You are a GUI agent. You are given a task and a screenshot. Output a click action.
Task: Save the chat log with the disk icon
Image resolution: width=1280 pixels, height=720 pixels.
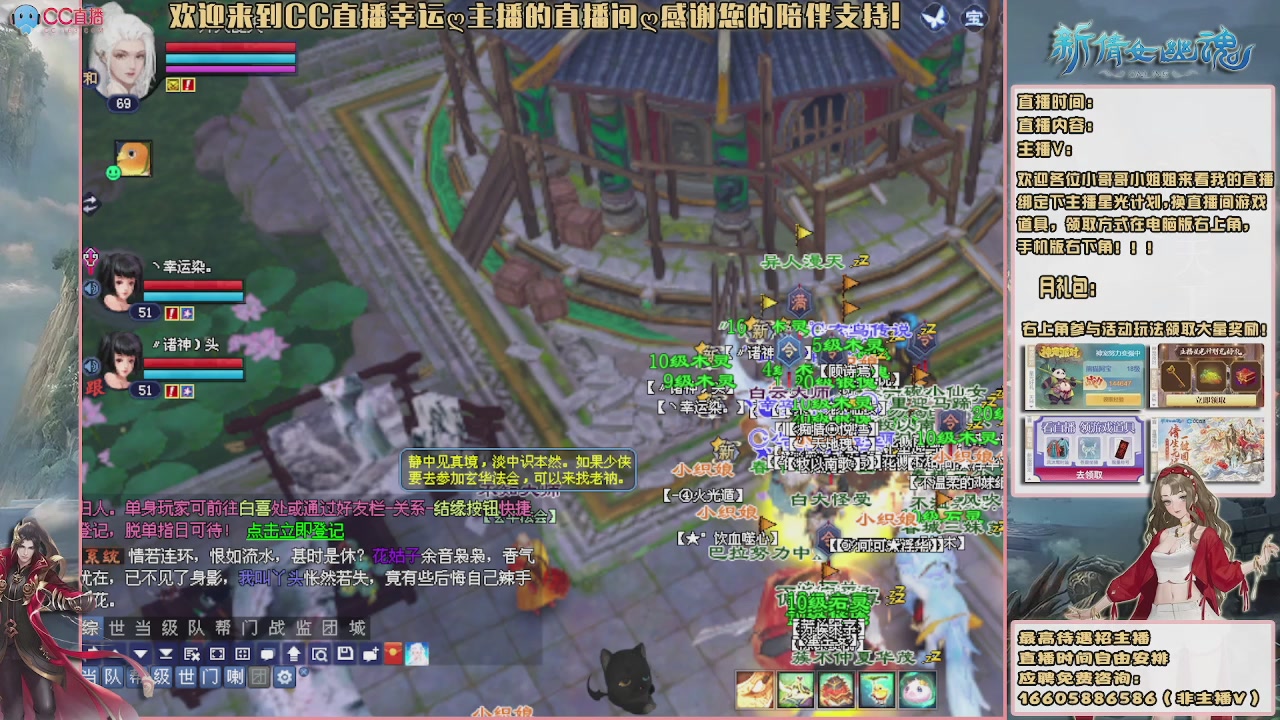(x=344, y=653)
